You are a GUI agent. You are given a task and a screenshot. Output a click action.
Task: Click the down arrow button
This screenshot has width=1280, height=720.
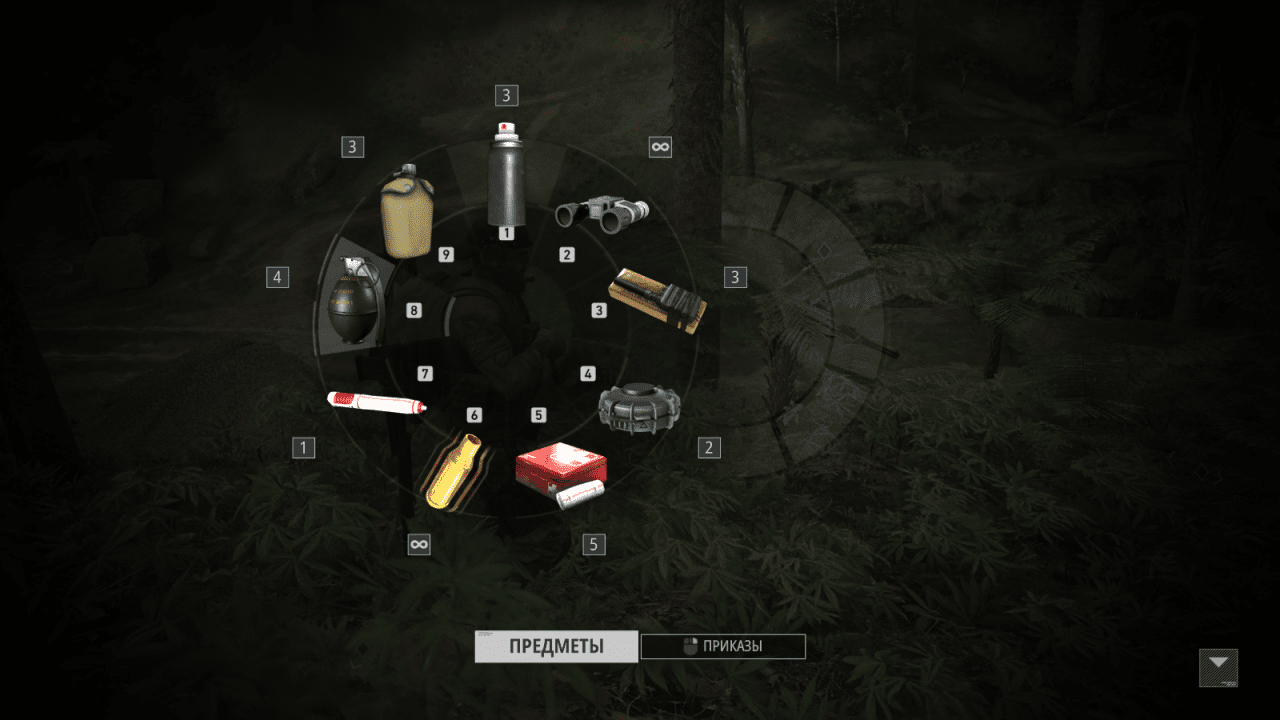coord(1218,667)
